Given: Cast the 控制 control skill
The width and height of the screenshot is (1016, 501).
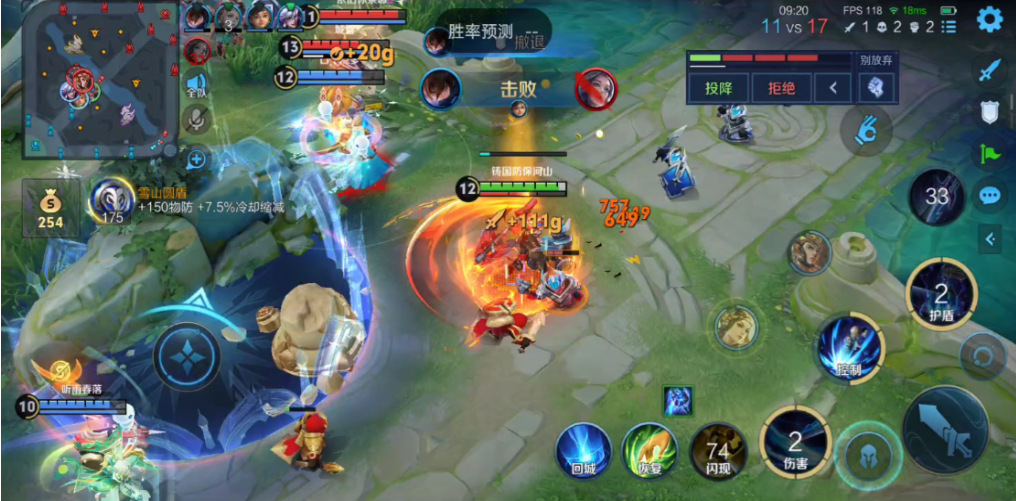Looking at the screenshot, I should click(x=849, y=350).
